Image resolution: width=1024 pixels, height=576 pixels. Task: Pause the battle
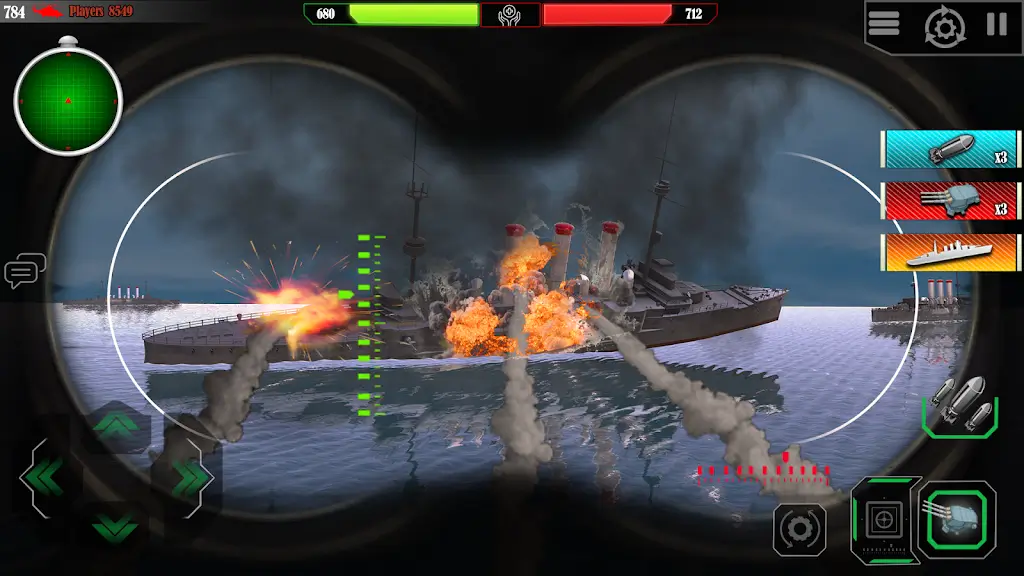[997, 24]
